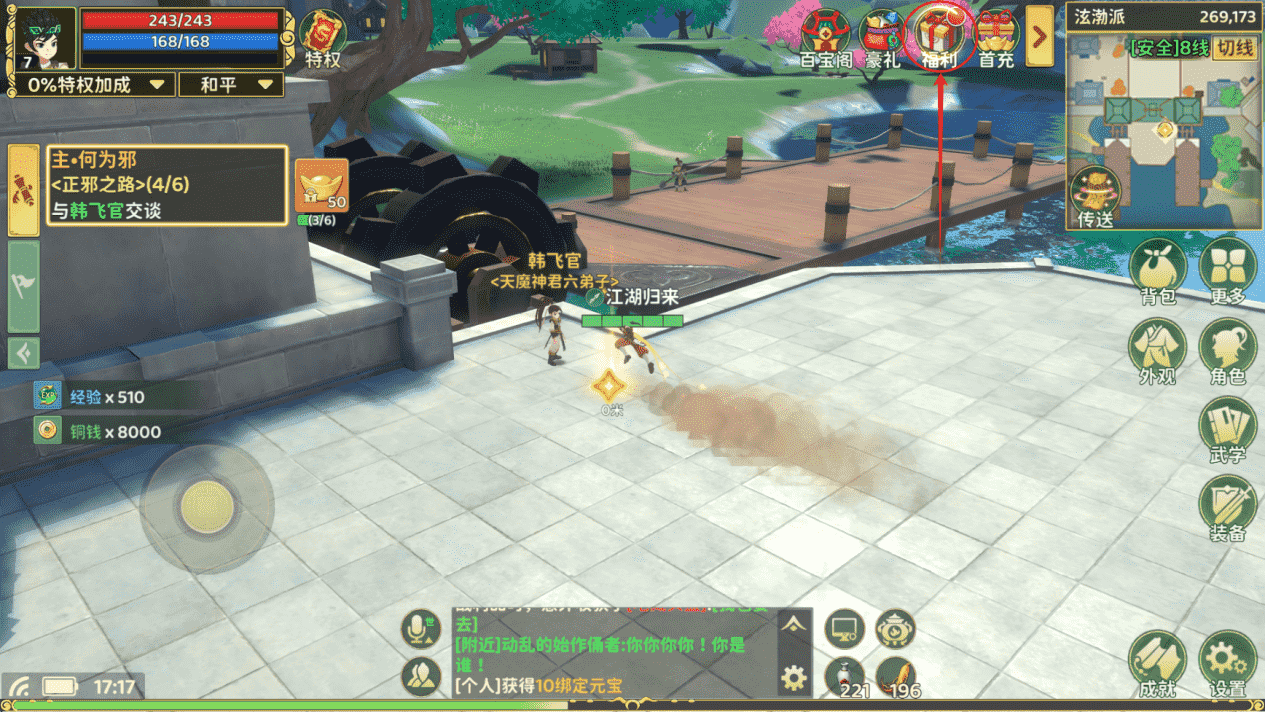Open the 外观 appearance screen
This screenshot has height=712, width=1265.
pyautogui.click(x=1158, y=352)
